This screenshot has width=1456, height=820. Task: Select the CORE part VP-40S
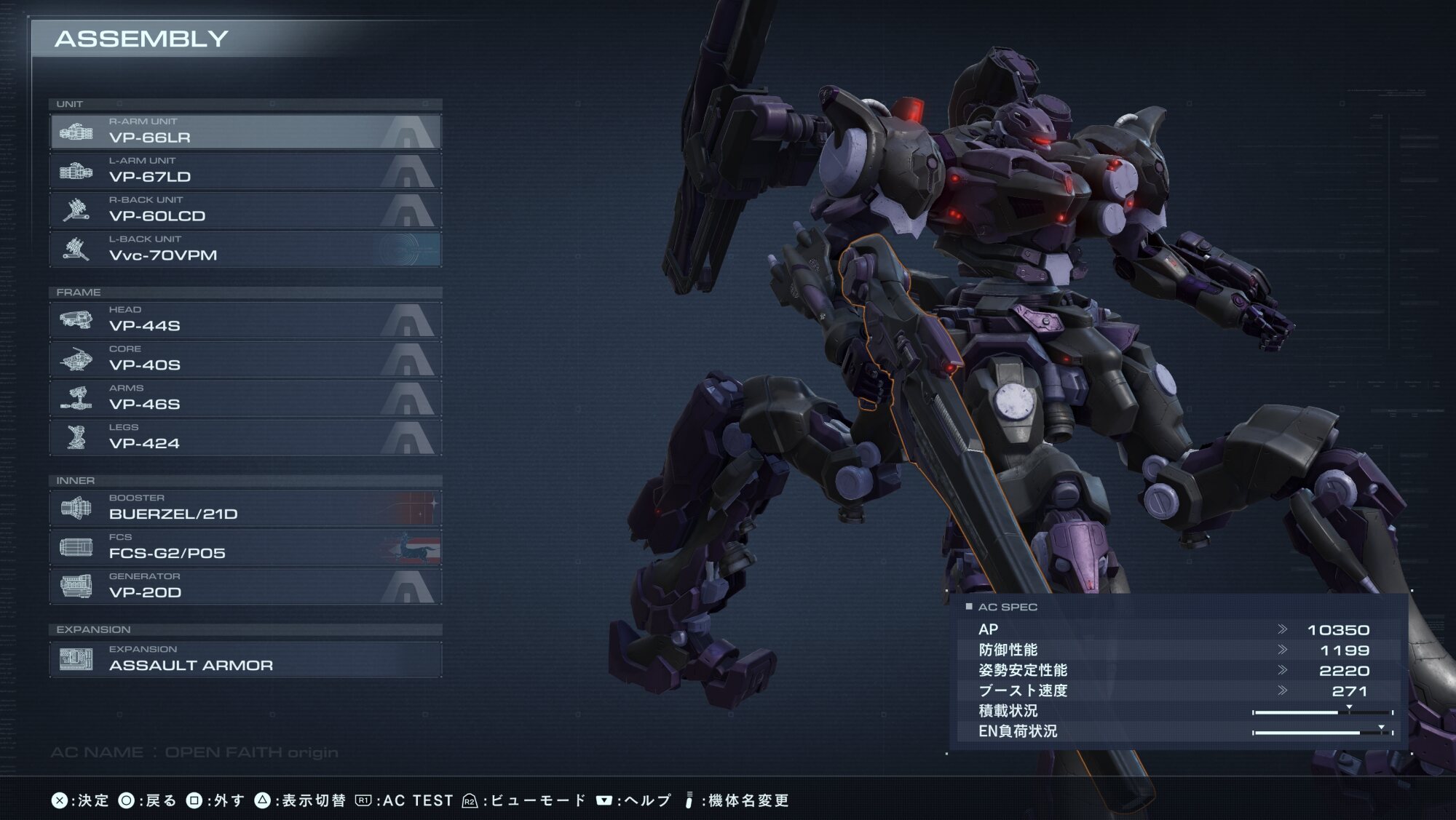245,359
